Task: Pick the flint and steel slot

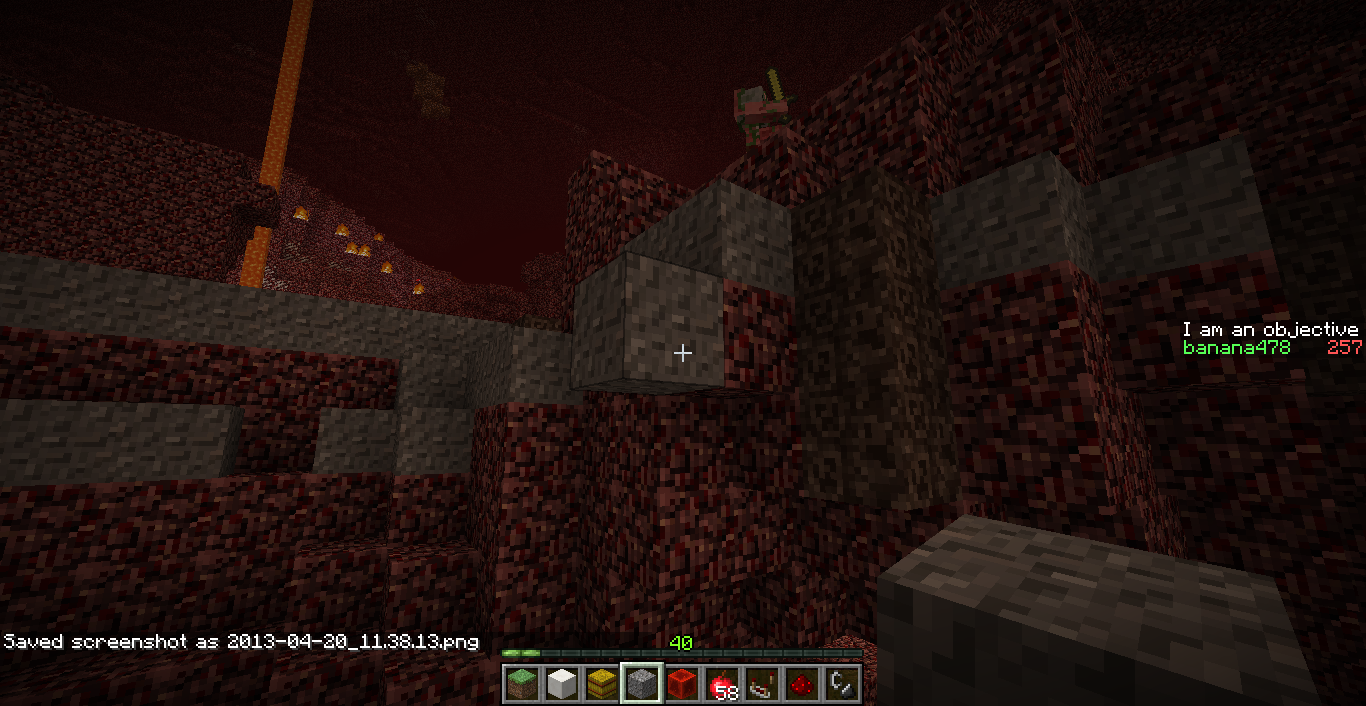Action: pyautogui.click(x=842, y=684)
